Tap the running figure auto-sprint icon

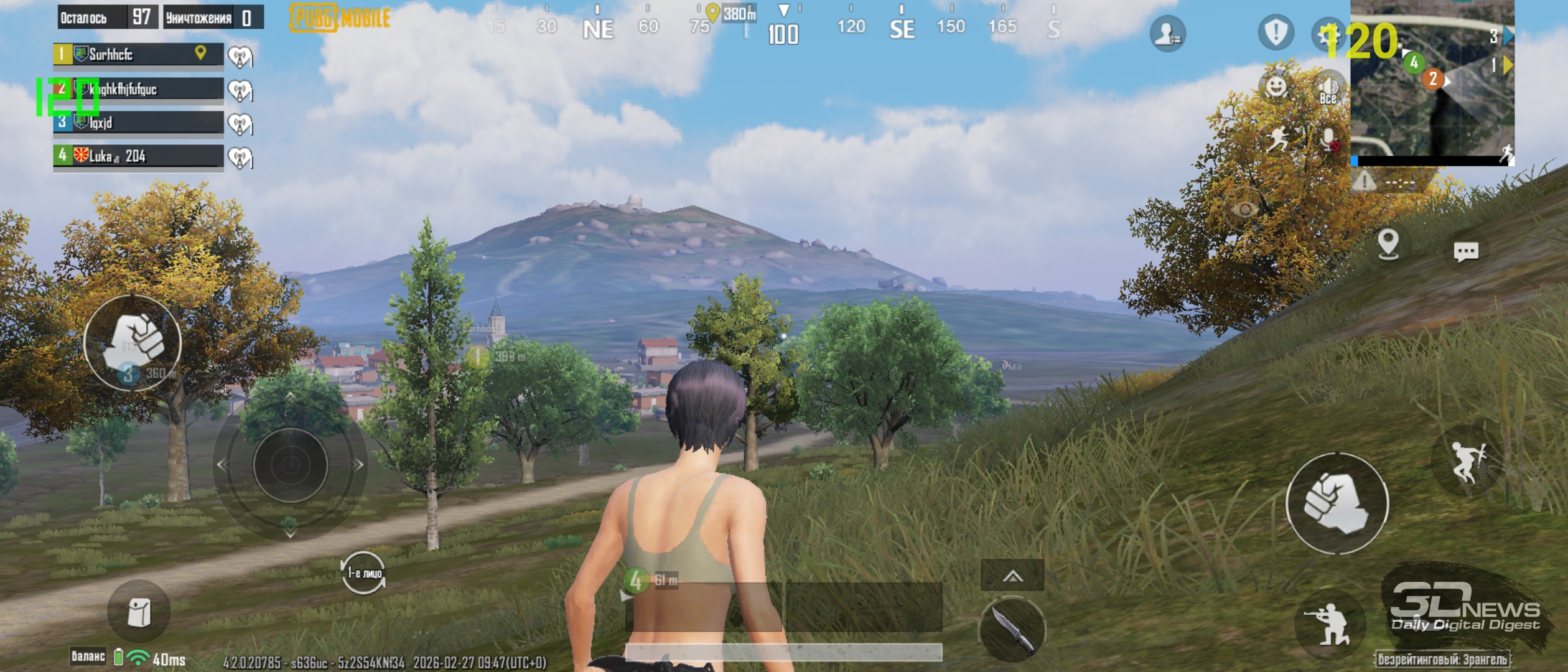pos(1277,139)
